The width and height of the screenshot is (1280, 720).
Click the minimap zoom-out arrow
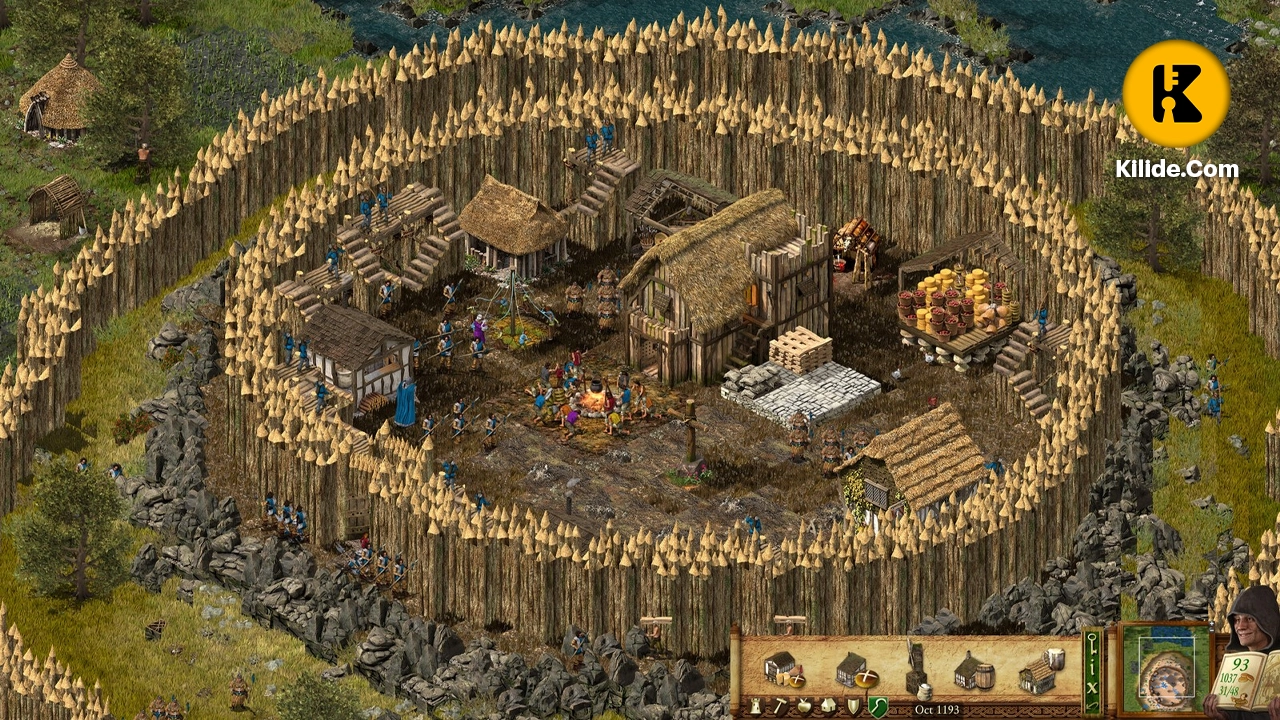click(x=1211, y=630)
